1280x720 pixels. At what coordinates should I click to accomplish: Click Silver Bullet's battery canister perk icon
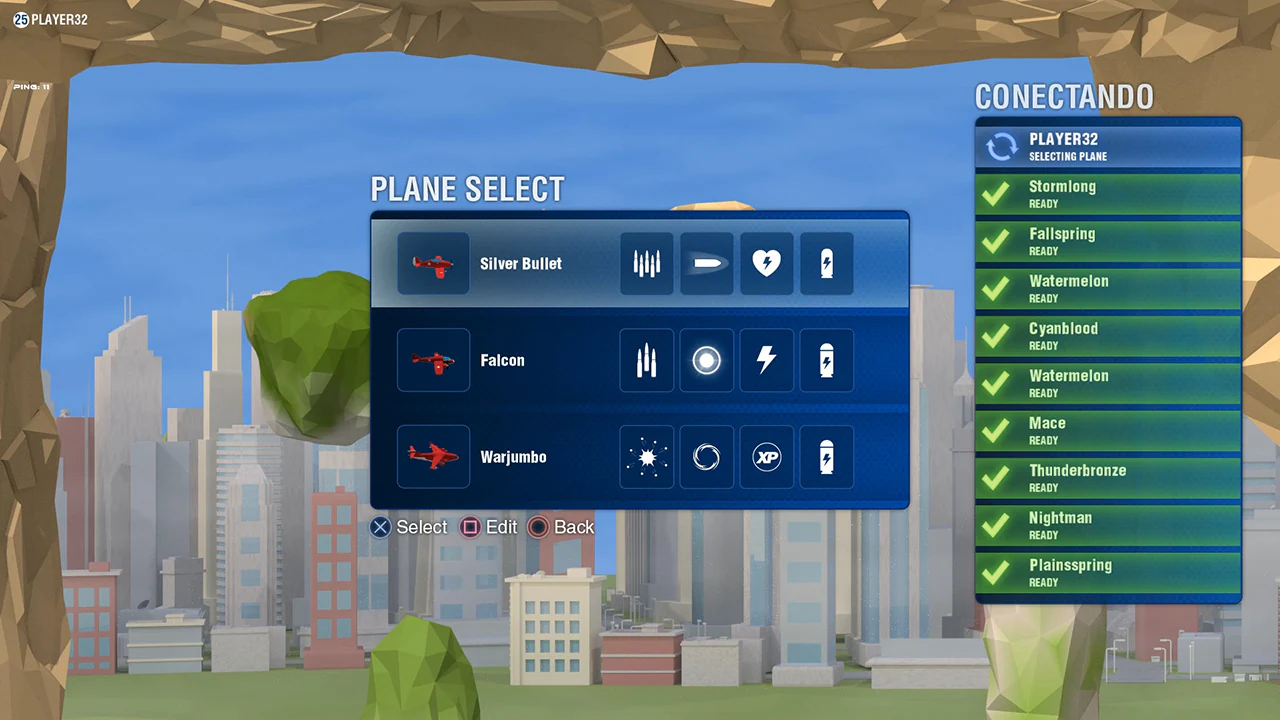pos(826,263)
